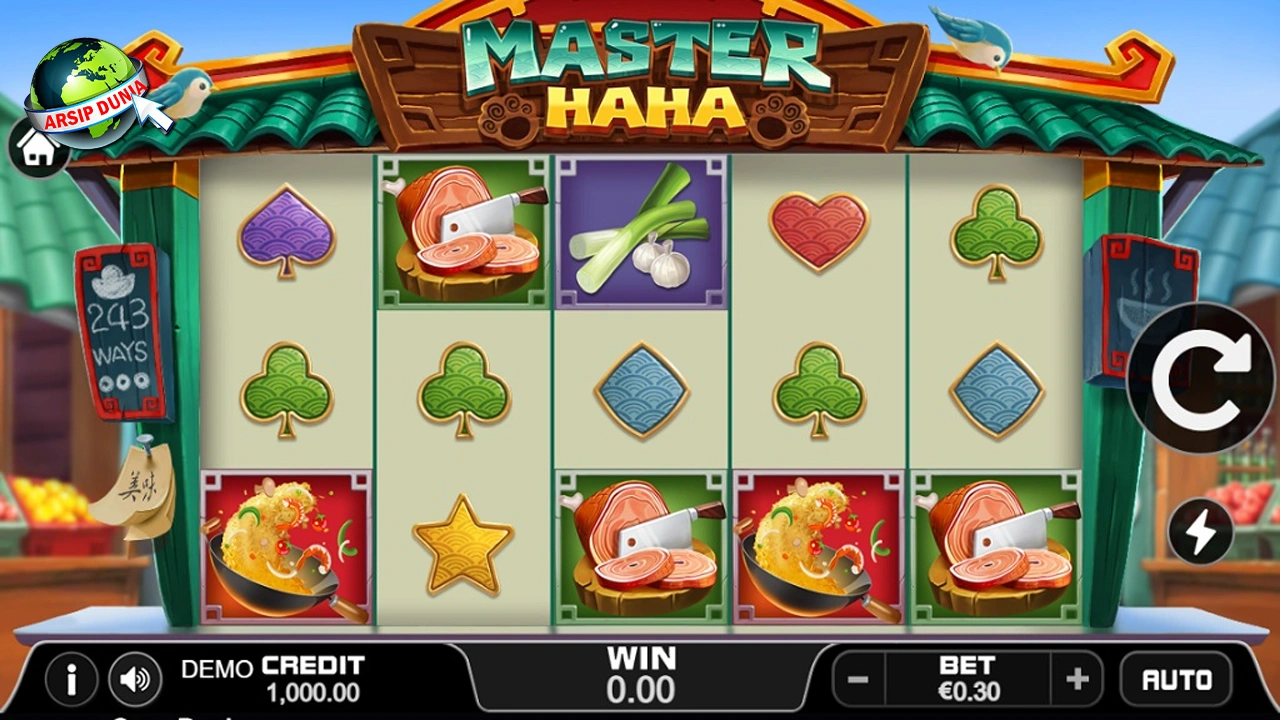This screenshot has width=1280, height=720.
Task: Toggle sound with the speaker icon
Action: point(135,680)
